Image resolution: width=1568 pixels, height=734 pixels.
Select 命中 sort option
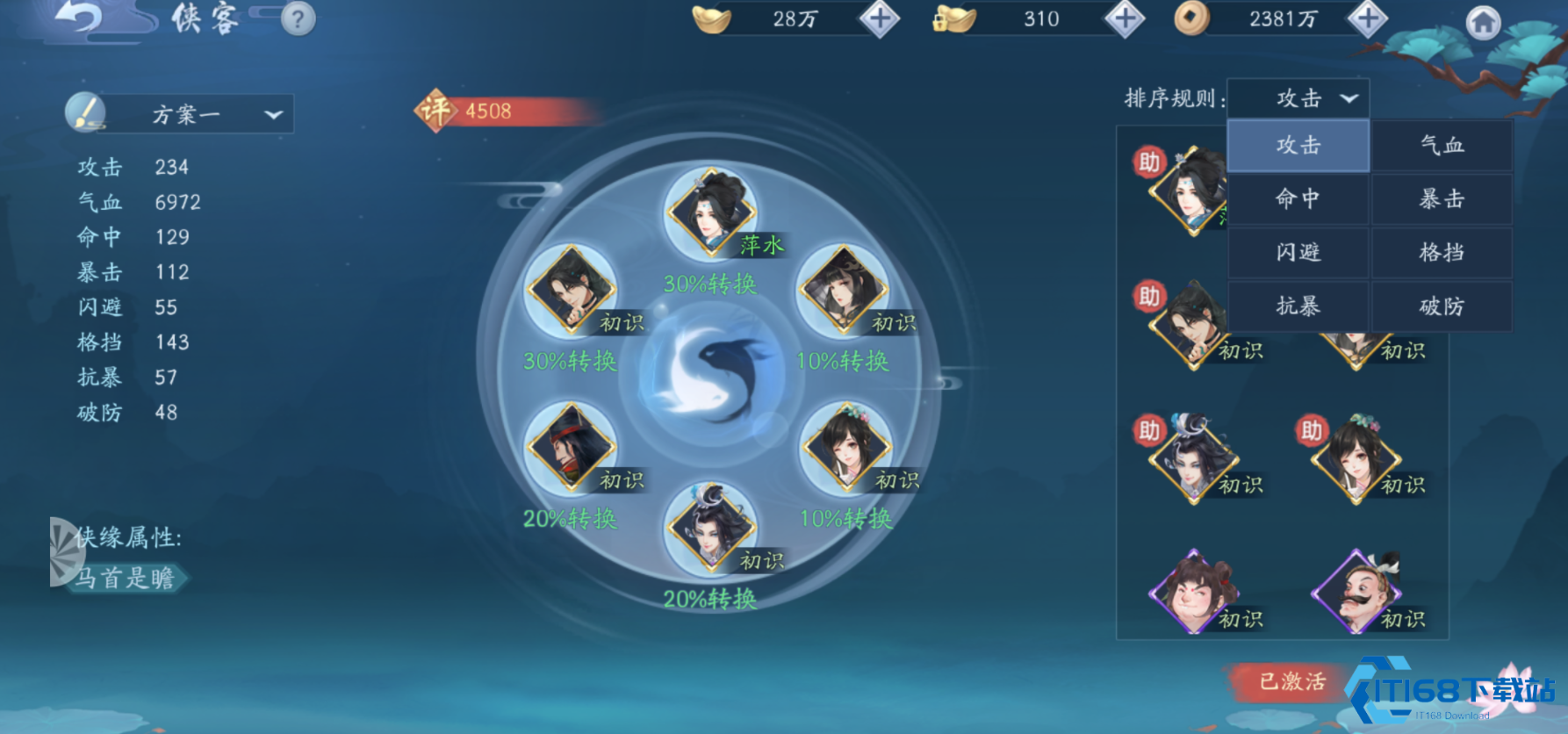click(1298, 199)
